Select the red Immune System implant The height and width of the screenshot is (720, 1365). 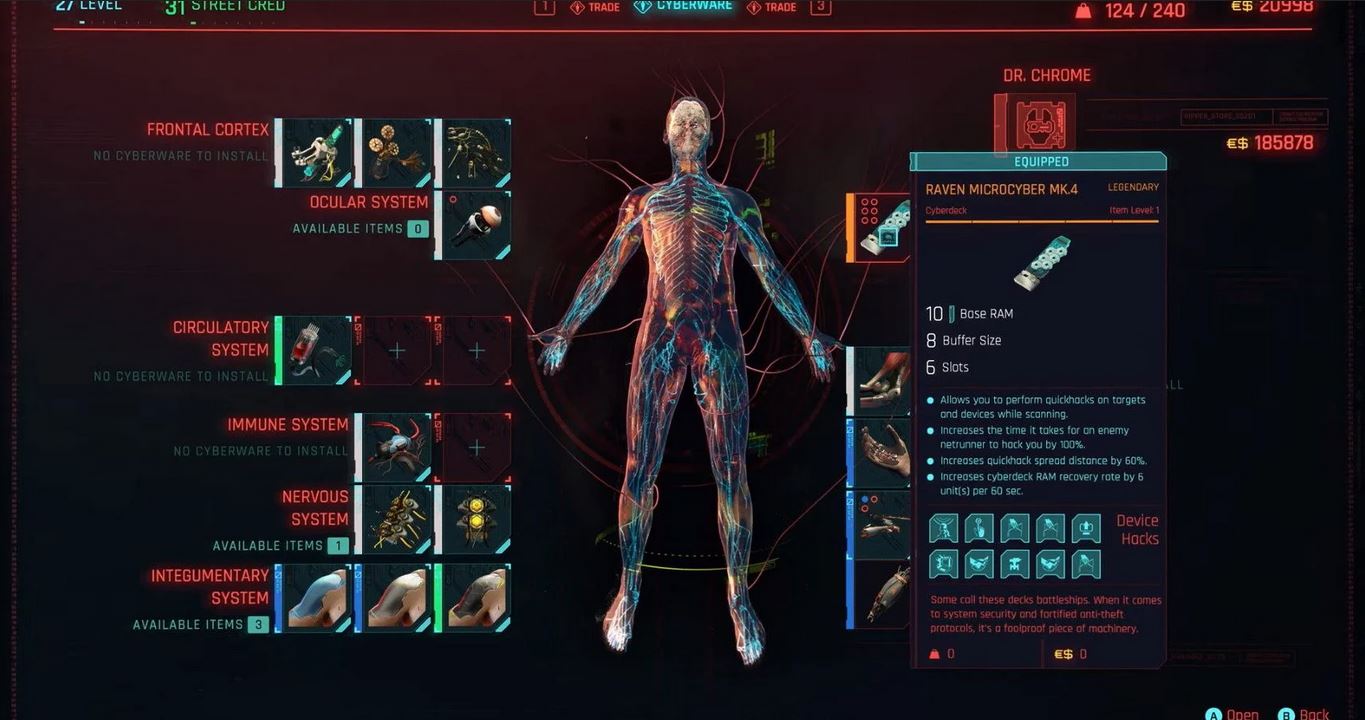pos(394,446)
